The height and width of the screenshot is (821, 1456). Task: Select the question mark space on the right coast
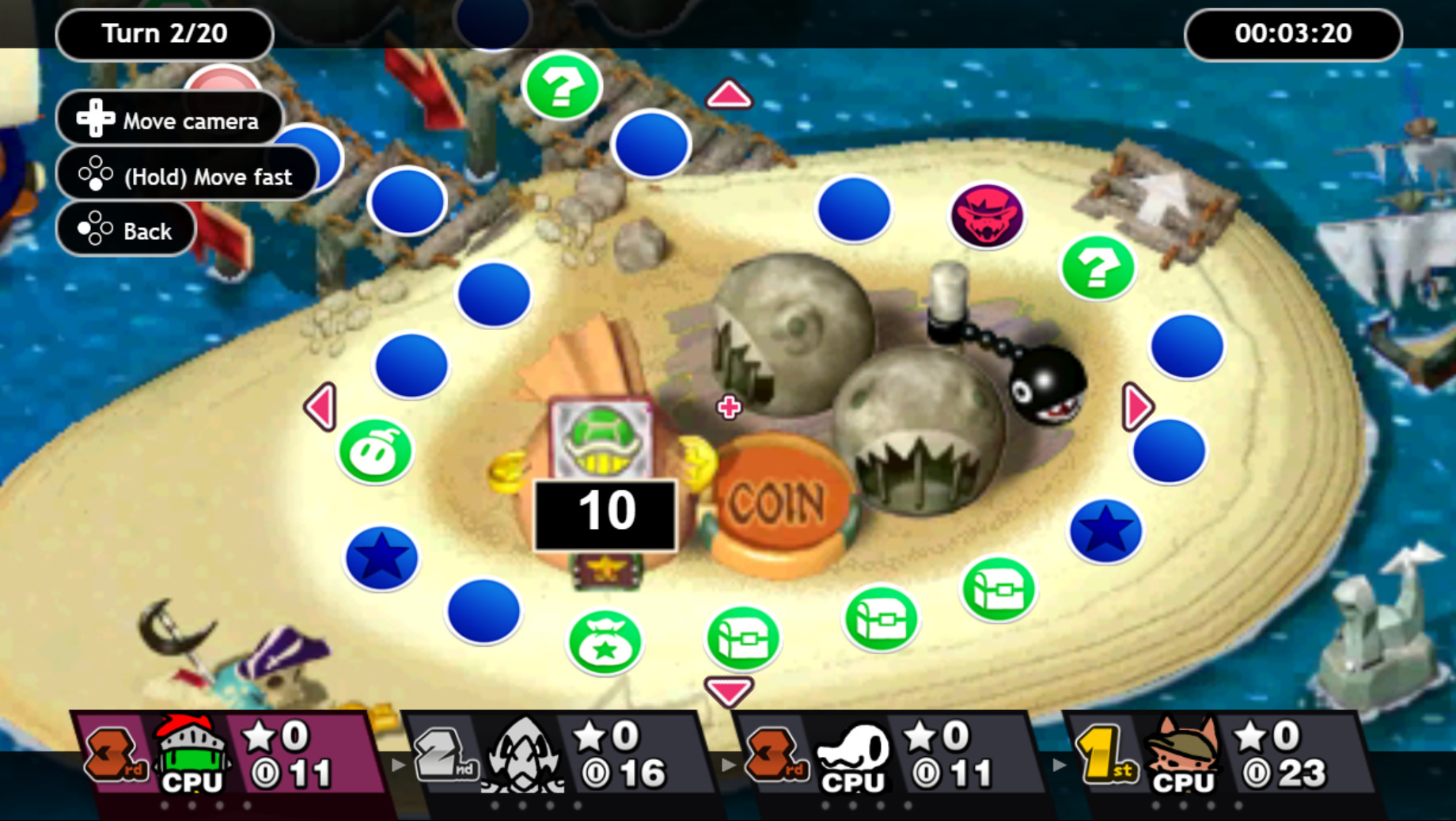[x=1098, y=268]
